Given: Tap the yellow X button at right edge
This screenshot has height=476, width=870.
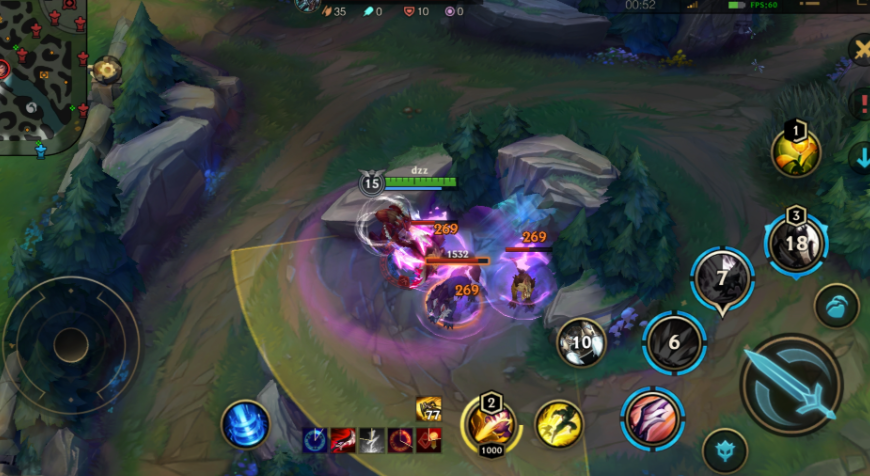Looking at the screenshot, I should click(860, 48).
